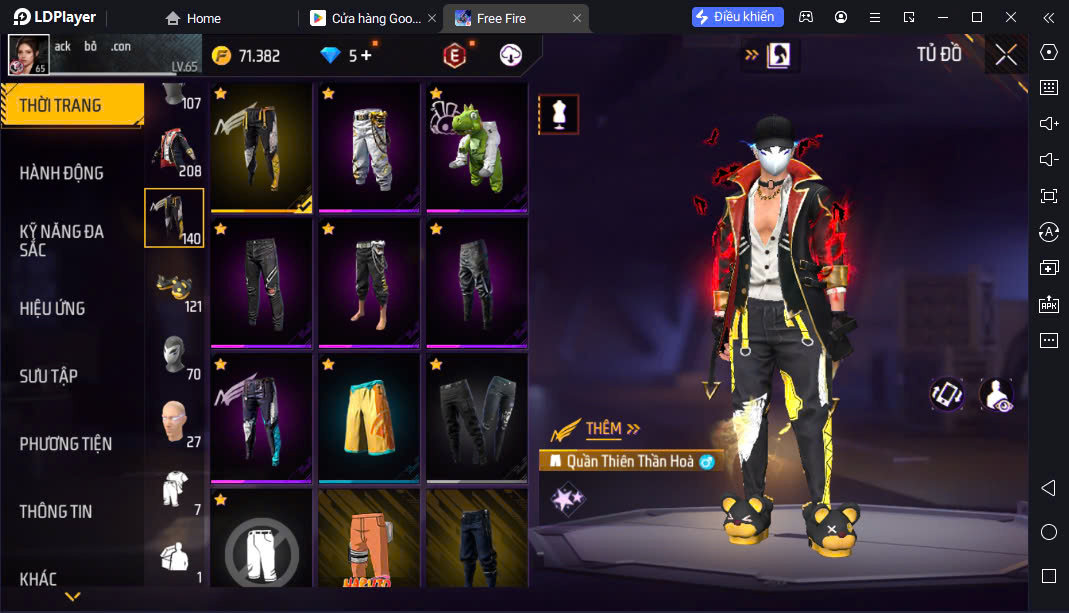The height and width of the screenshot is (613, 1069).
Task: Choose the green dinosaur pants item
Action: pos(476,146)
